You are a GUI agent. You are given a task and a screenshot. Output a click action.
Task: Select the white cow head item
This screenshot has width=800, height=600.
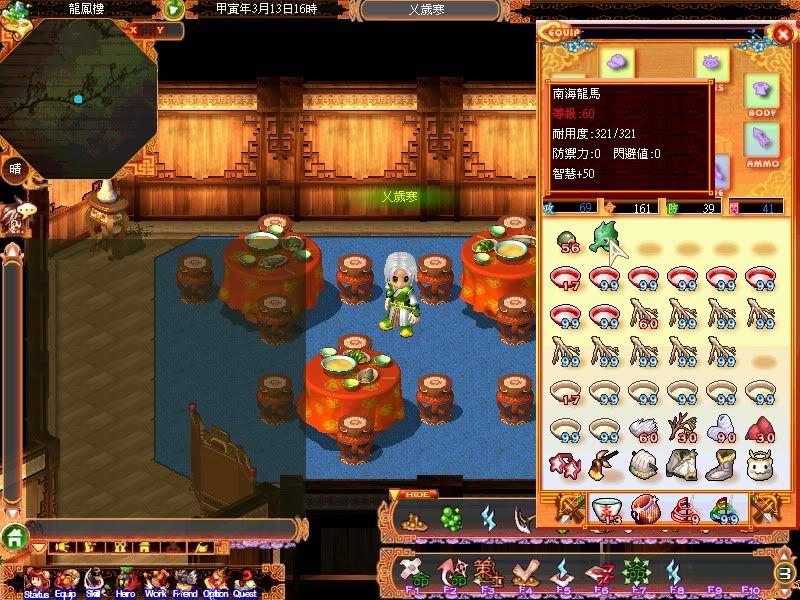[x=762, y=463]
